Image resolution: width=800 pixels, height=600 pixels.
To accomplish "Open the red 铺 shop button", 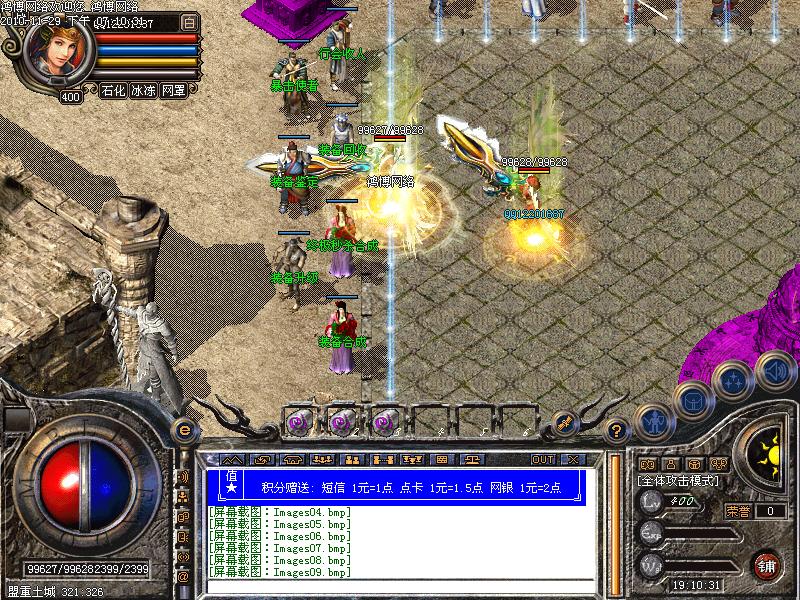I will click(x=768, y=564).
